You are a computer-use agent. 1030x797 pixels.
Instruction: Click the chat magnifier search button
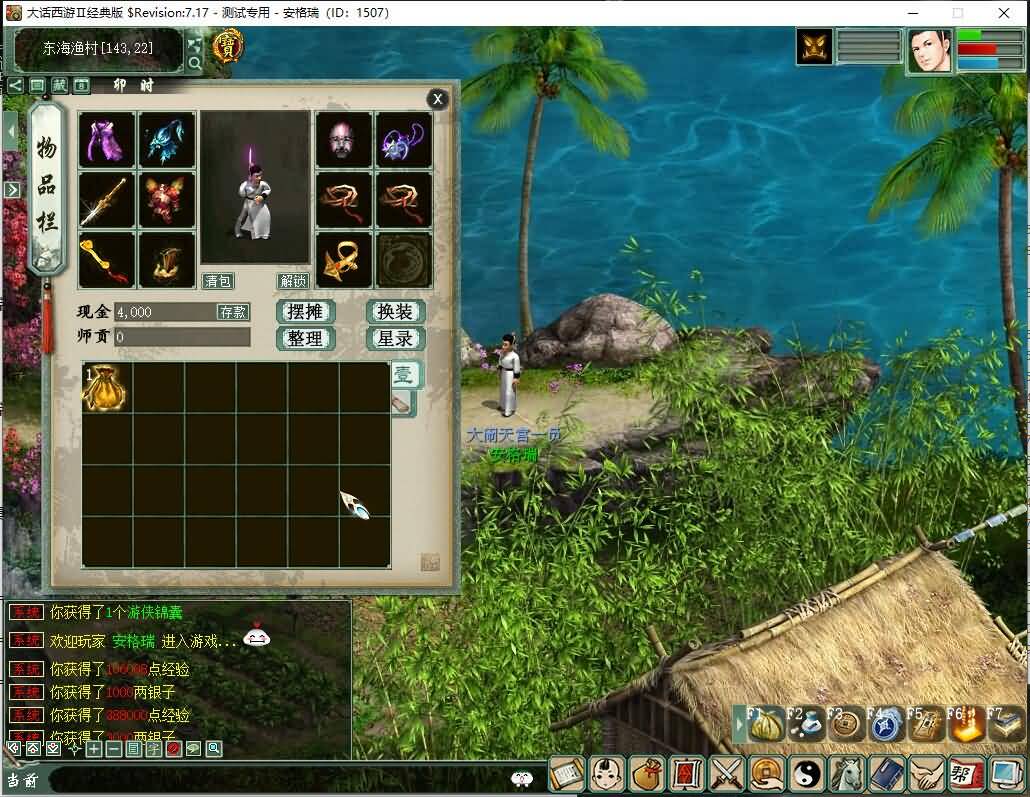pyautogui.click(x=214, y=748)
